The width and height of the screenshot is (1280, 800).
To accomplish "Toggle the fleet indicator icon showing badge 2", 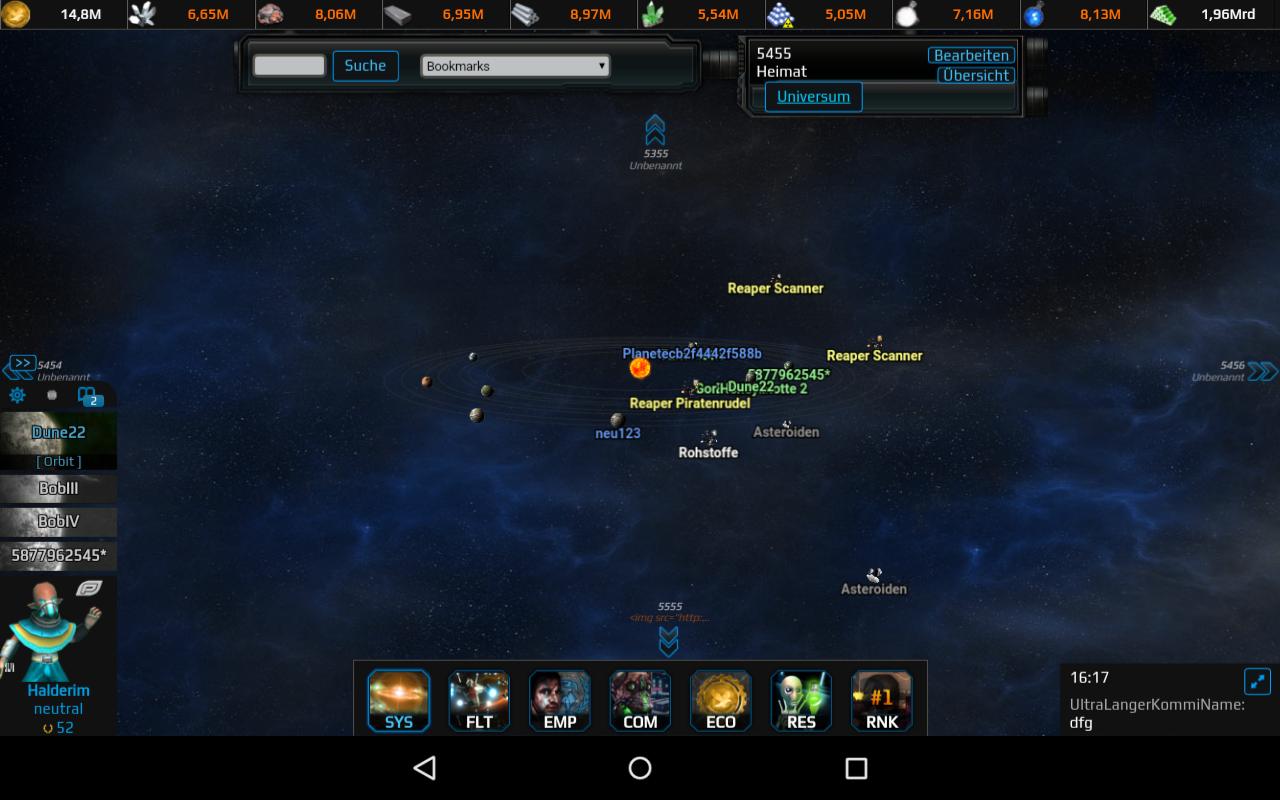I will 88,396.
